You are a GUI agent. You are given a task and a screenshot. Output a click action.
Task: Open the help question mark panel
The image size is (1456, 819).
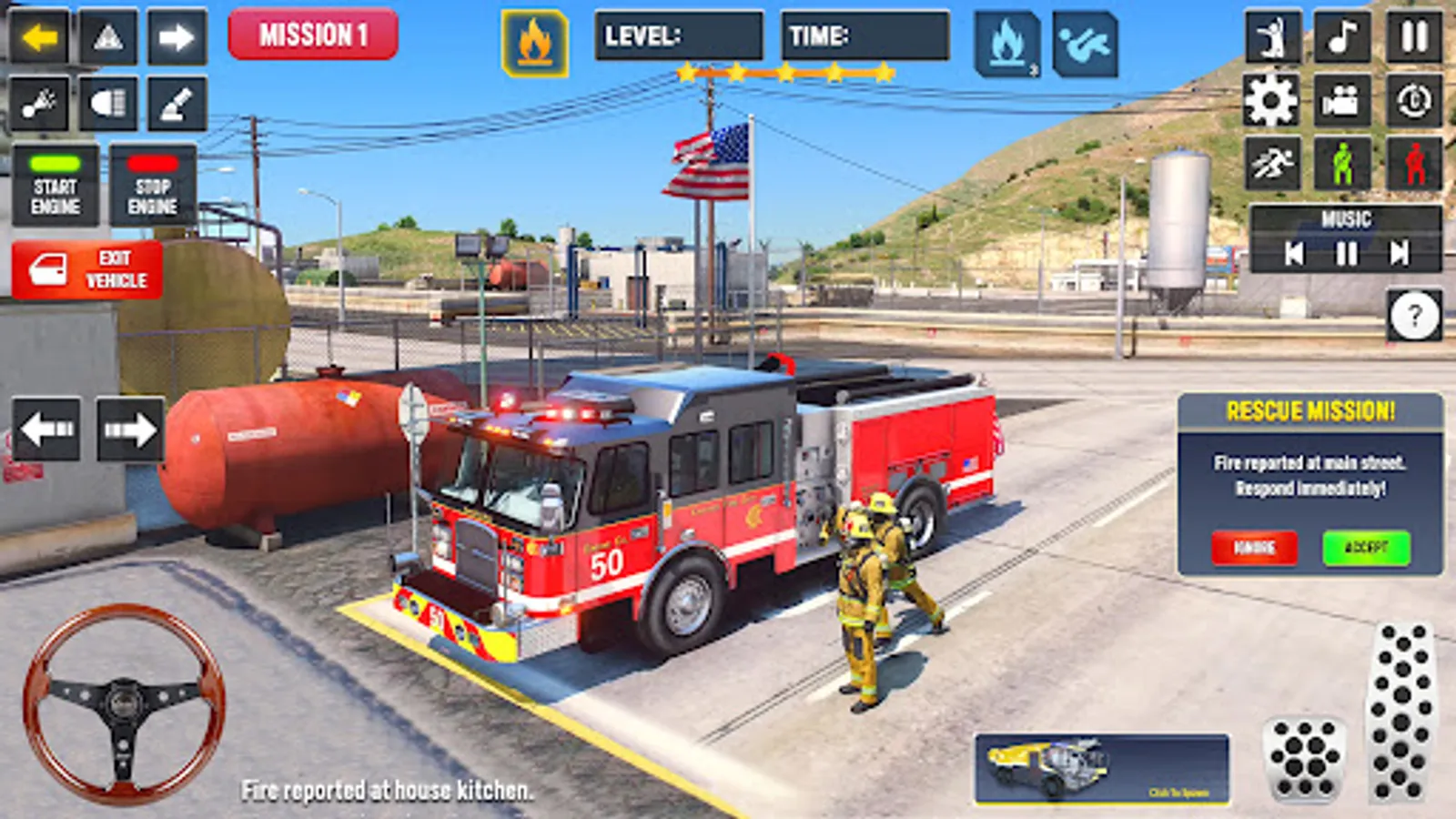coord(1412,317)
